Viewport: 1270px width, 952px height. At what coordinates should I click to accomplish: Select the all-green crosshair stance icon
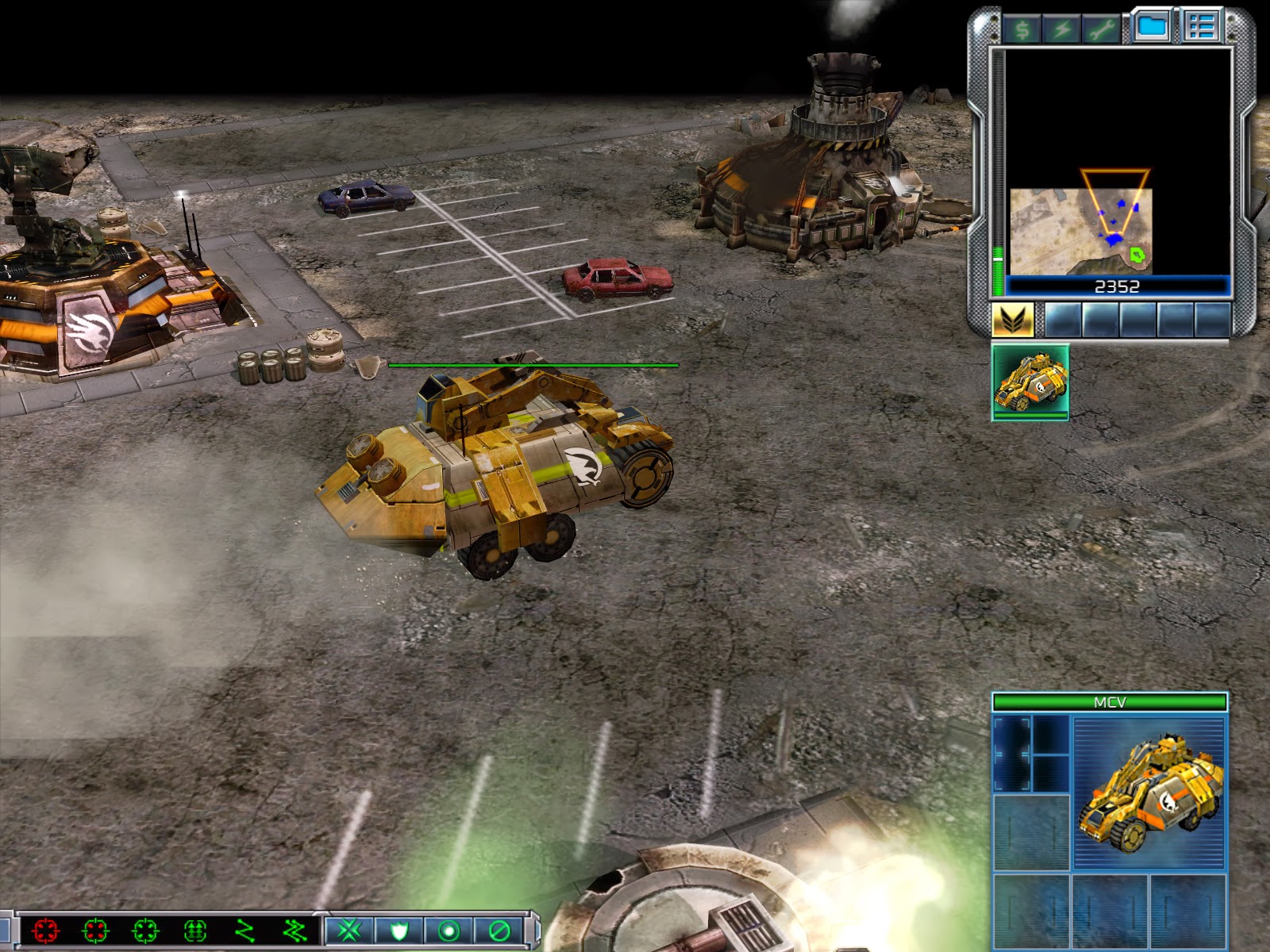pyautogui.click(x=145, y=930)
